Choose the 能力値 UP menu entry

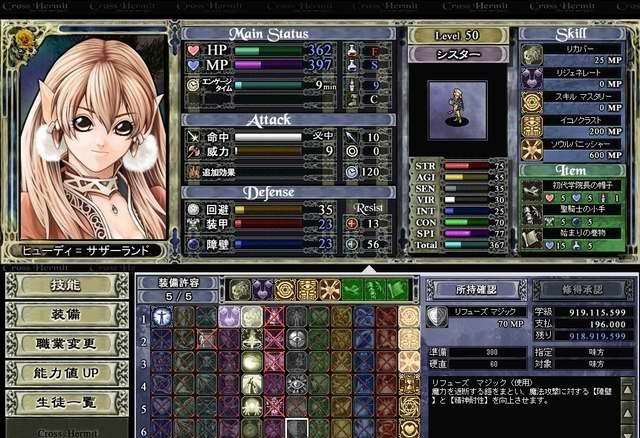coord(65,373)
